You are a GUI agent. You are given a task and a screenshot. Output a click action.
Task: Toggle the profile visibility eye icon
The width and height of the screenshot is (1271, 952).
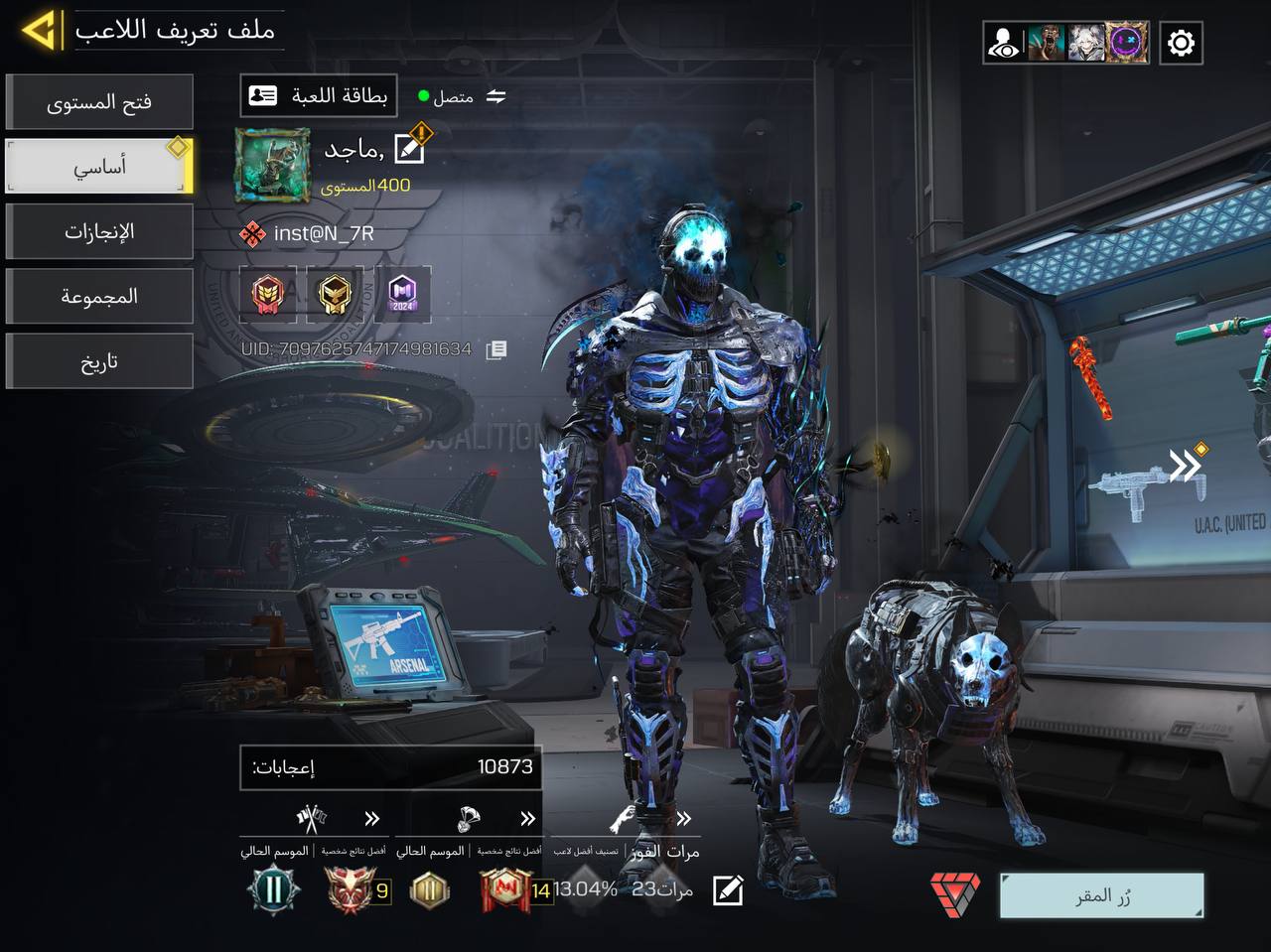tap(1004, 43)
